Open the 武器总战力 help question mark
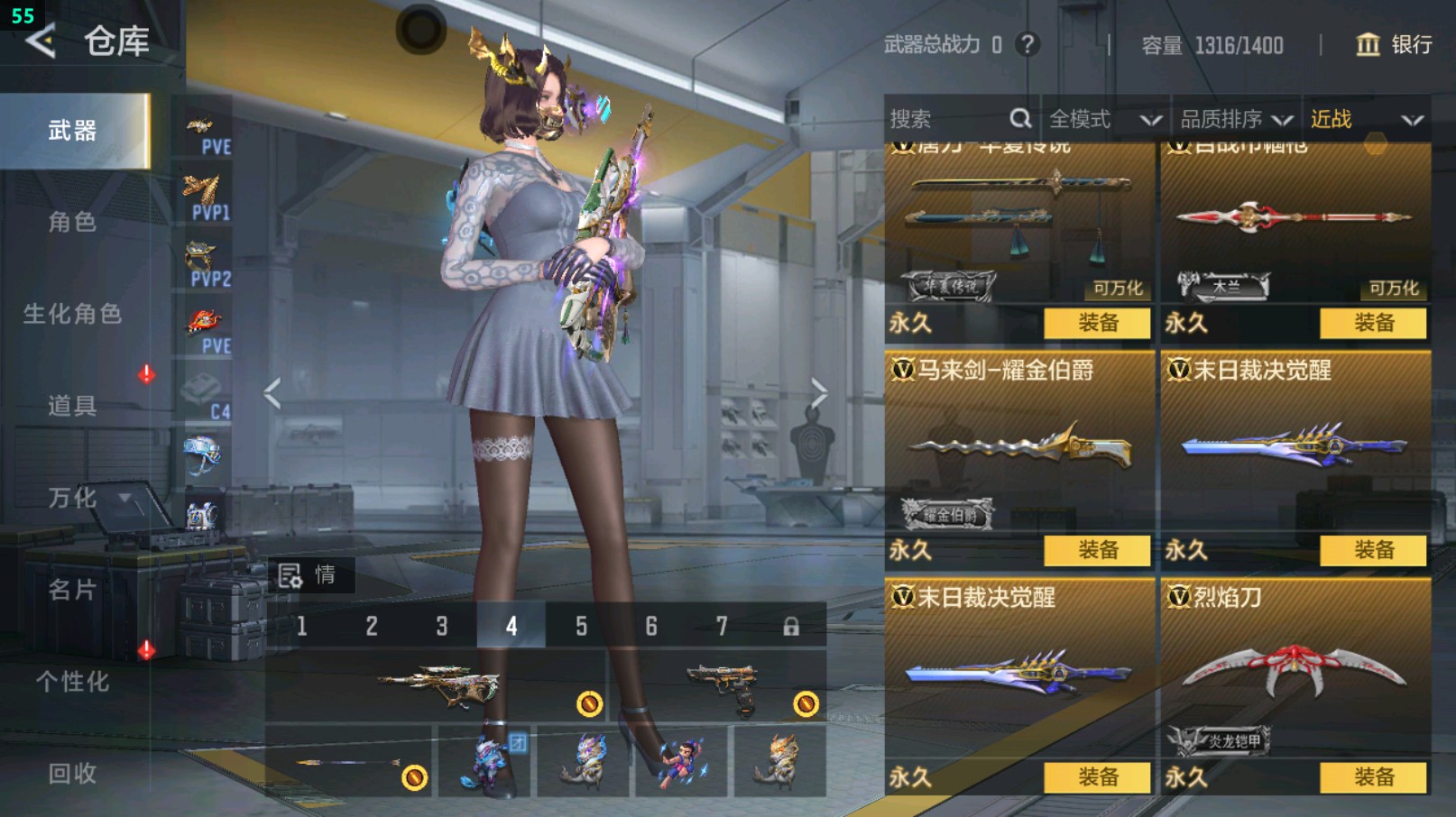Screen dimensions: 1456x817 click(1027, 46)
